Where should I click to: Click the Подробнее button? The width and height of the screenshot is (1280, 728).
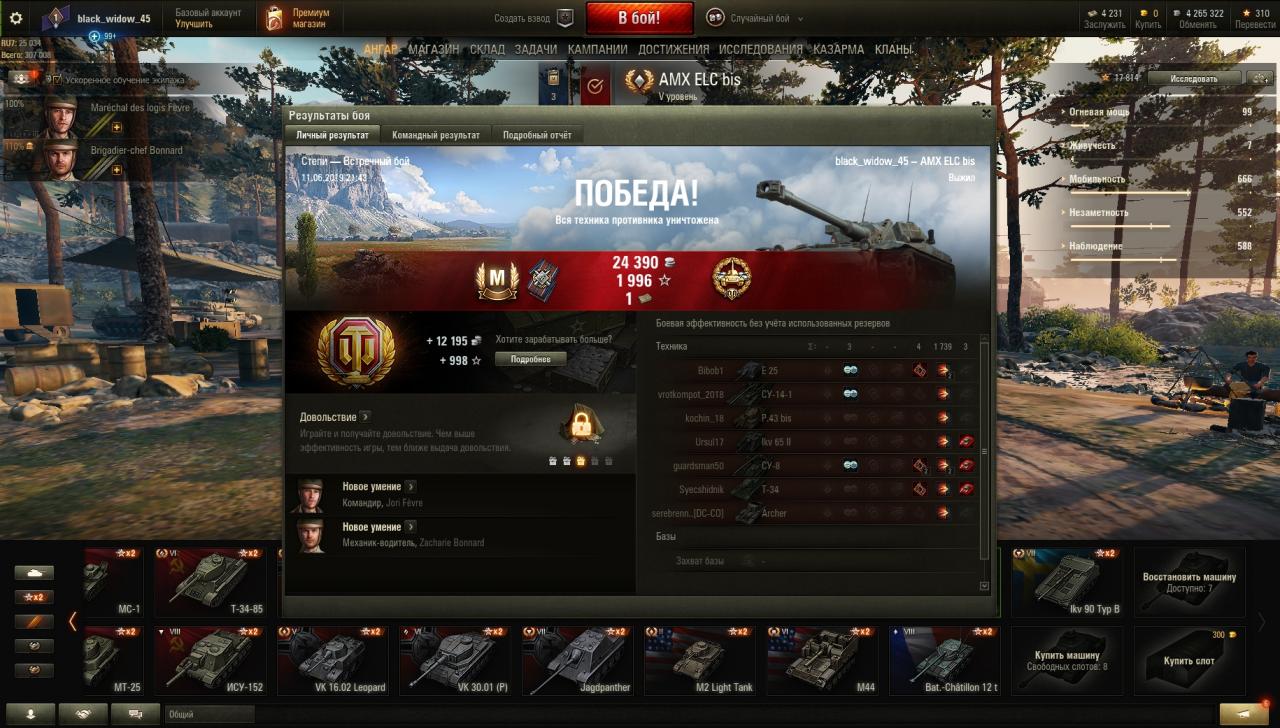tap(530, 359)
